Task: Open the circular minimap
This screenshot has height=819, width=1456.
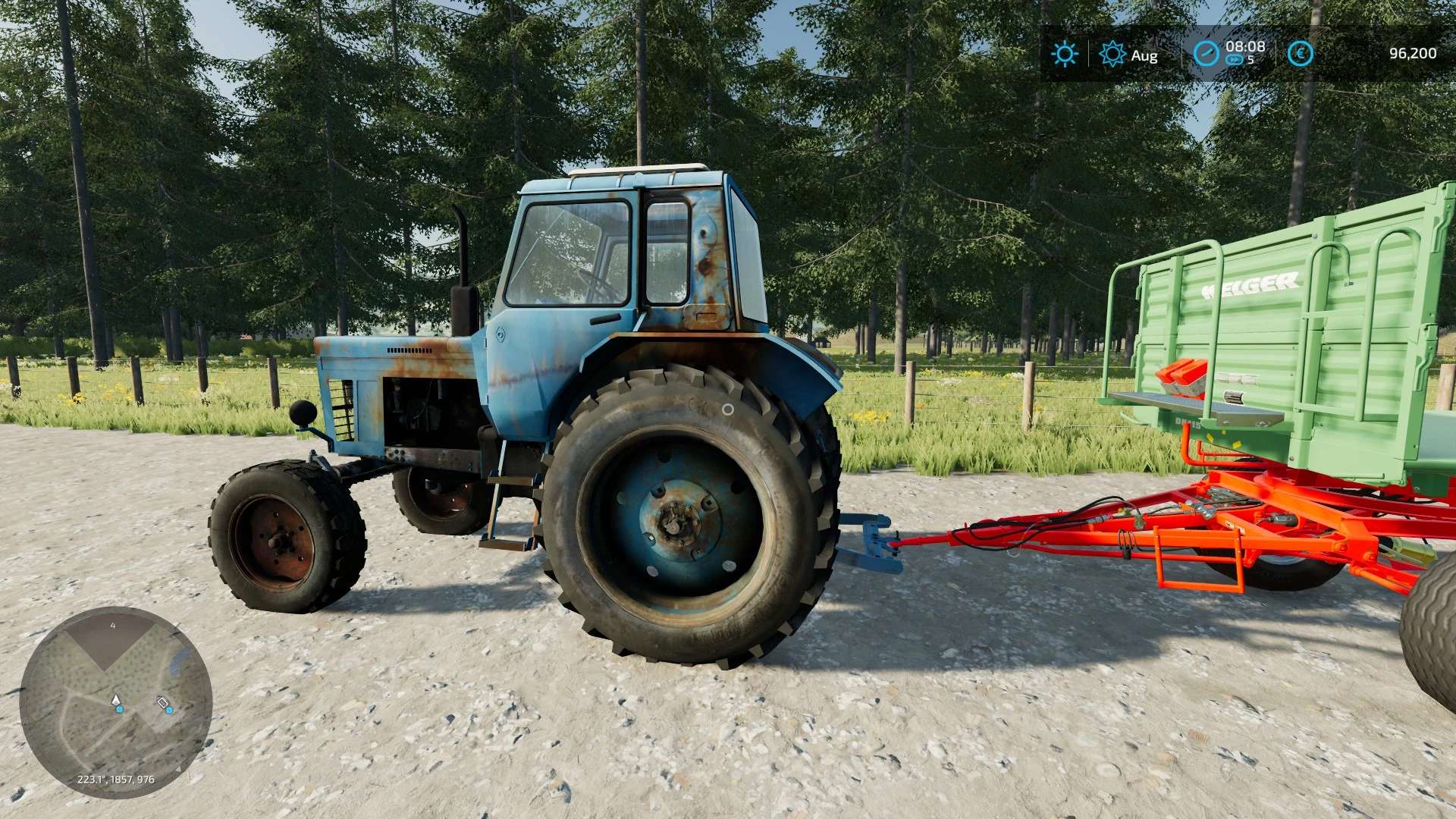Action: tap(115, 702)
